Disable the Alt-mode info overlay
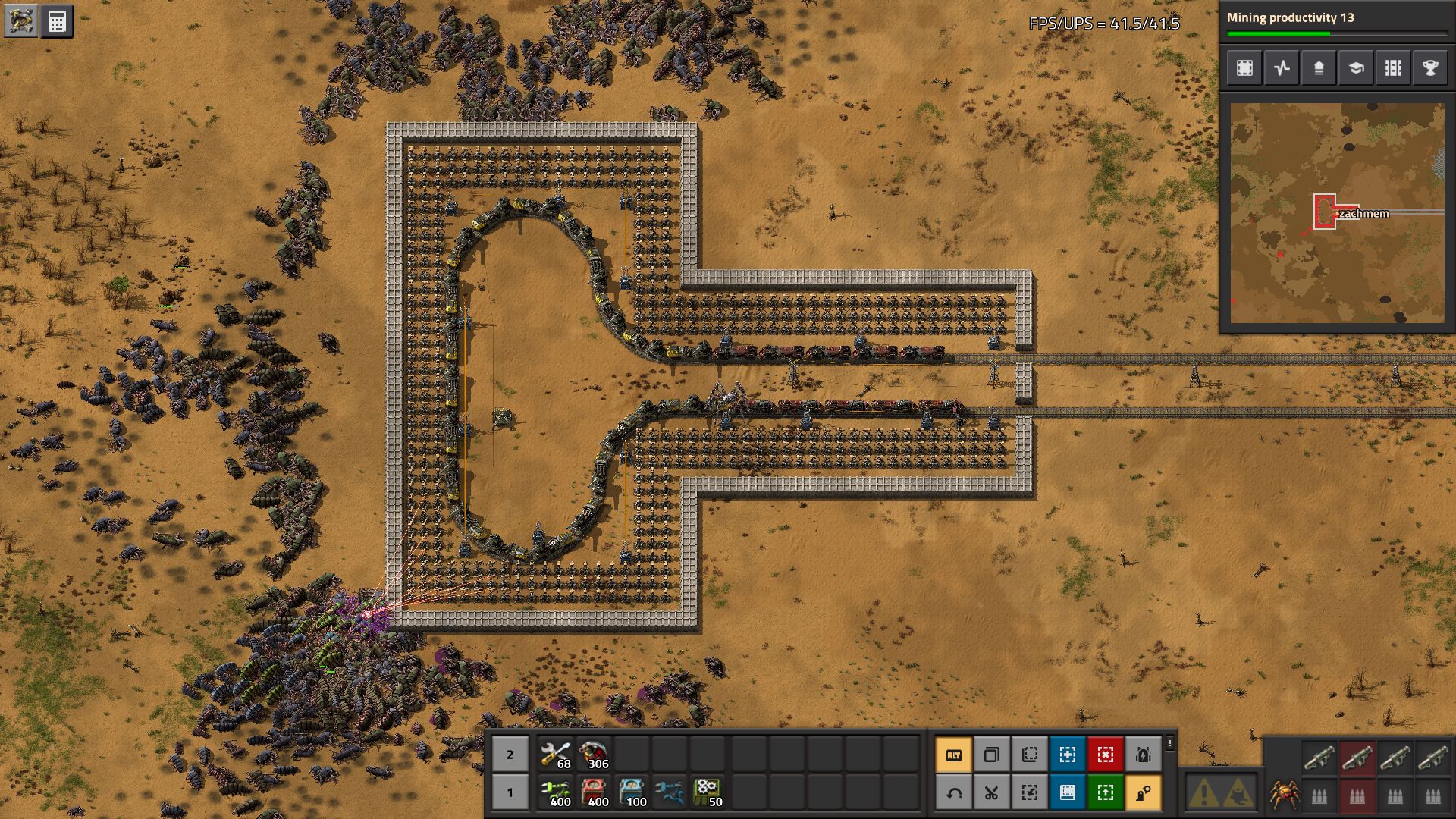This screenshot has height=819, width=1456. 953,755
